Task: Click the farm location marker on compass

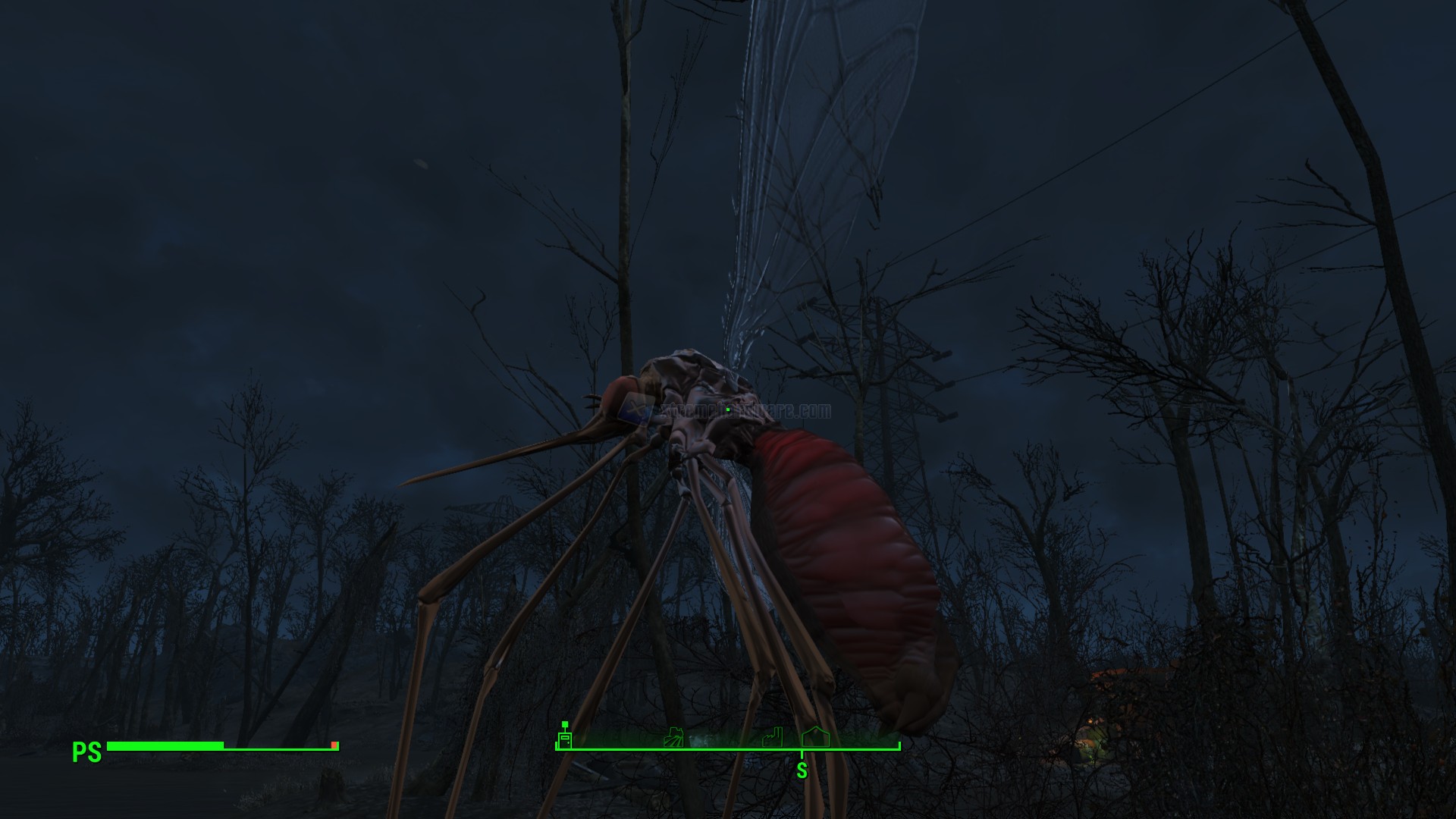Action: pos(673,737)
